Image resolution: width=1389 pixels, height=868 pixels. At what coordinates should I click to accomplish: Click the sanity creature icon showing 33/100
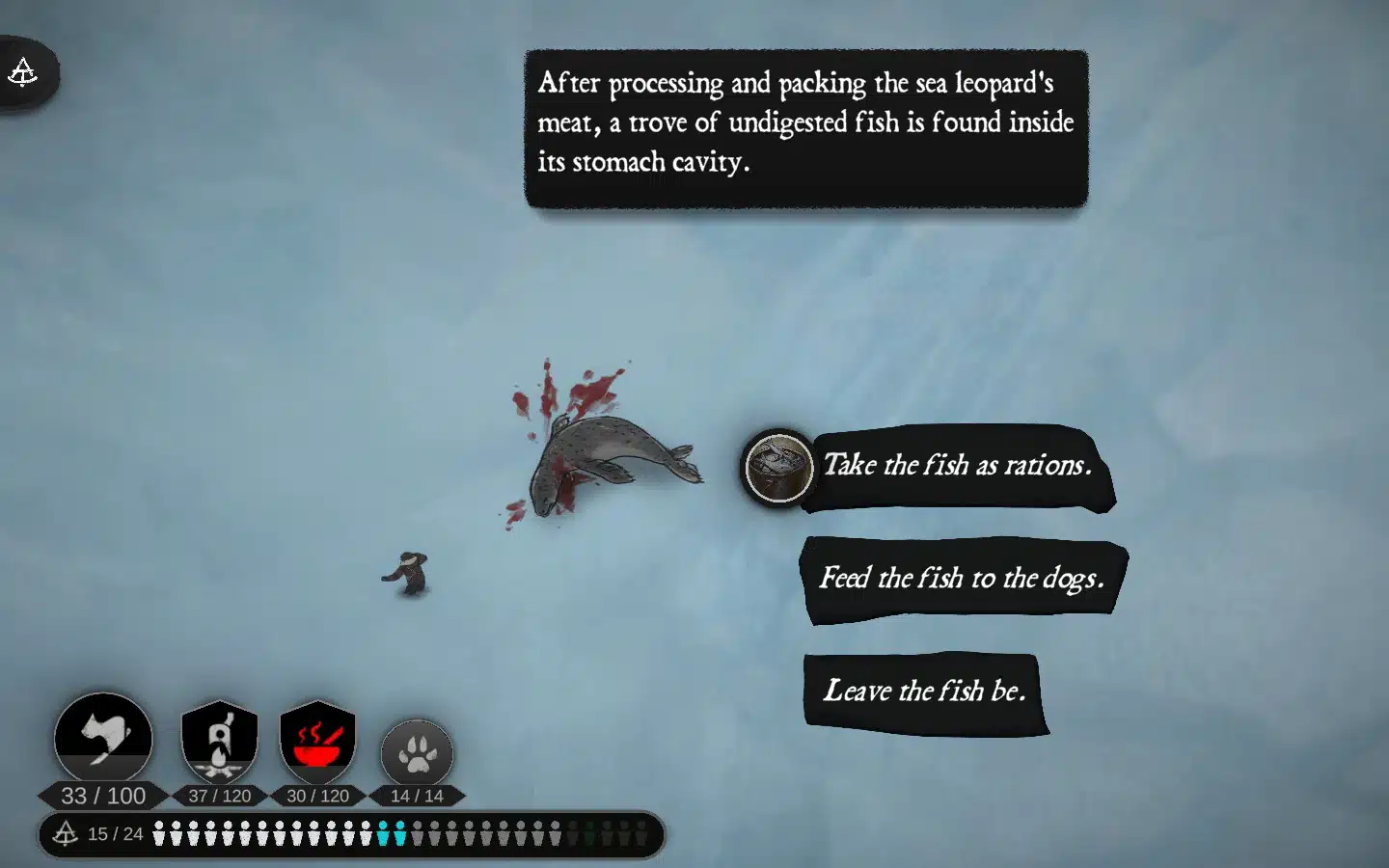[103, 738]
